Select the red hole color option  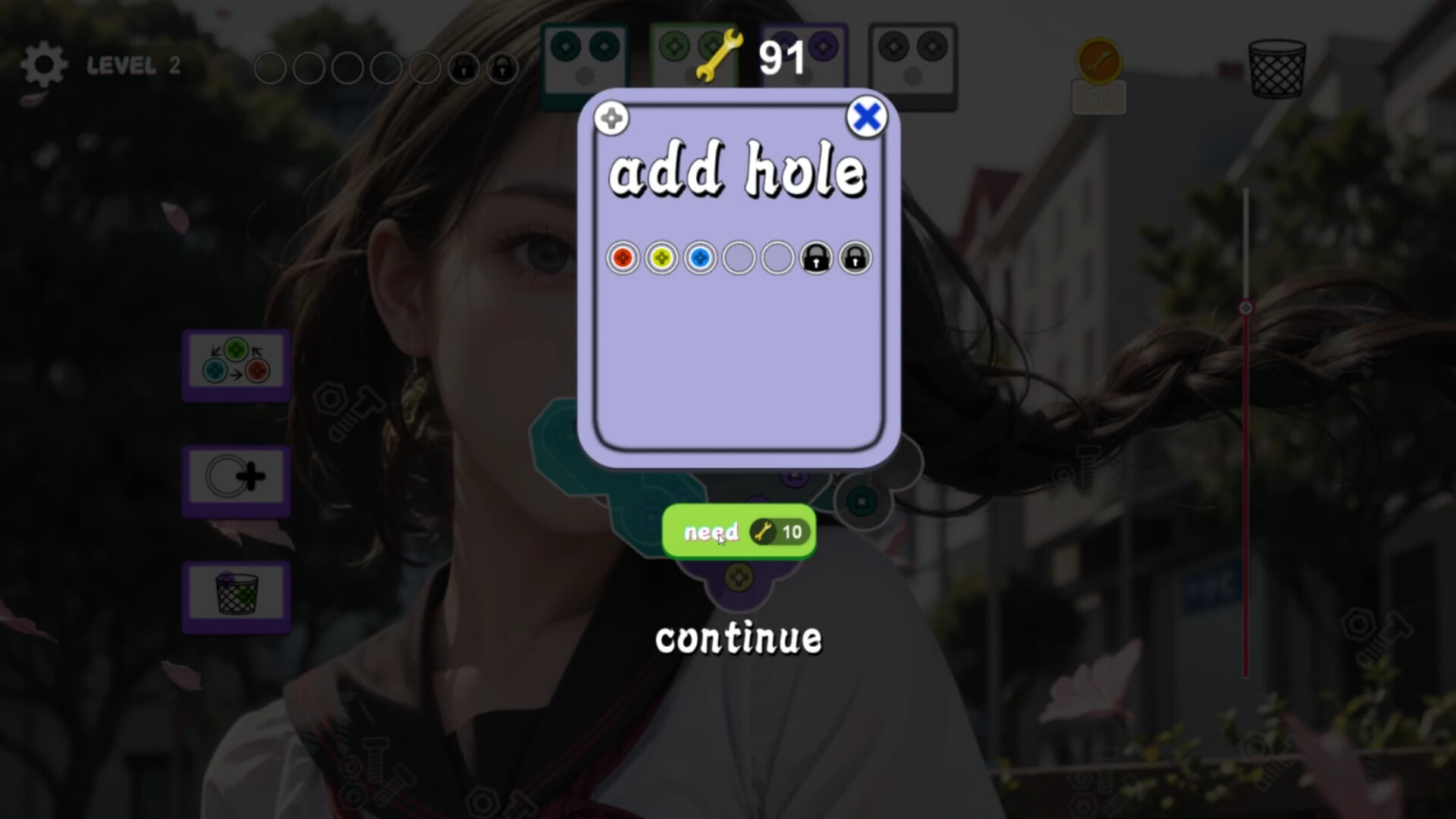(x=622, y=258)
